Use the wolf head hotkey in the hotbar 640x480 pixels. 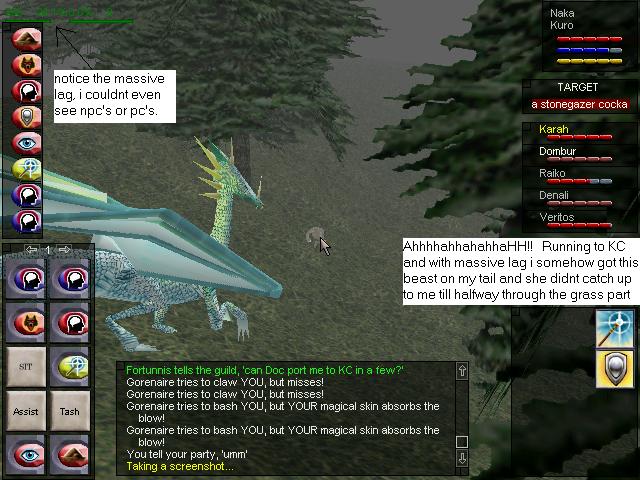[x=27, y=322]
